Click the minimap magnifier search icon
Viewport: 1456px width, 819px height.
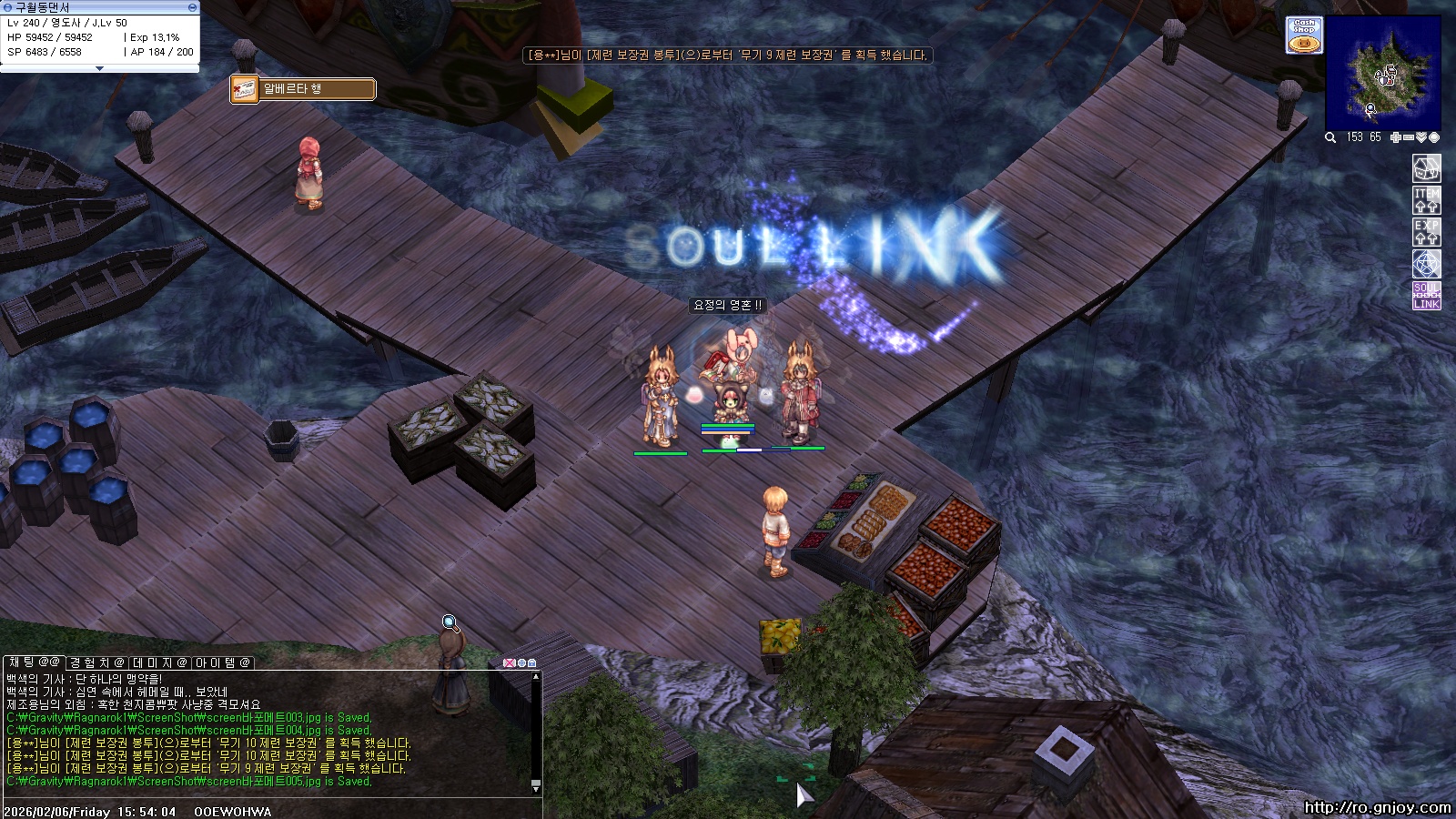click(1330, 137)
